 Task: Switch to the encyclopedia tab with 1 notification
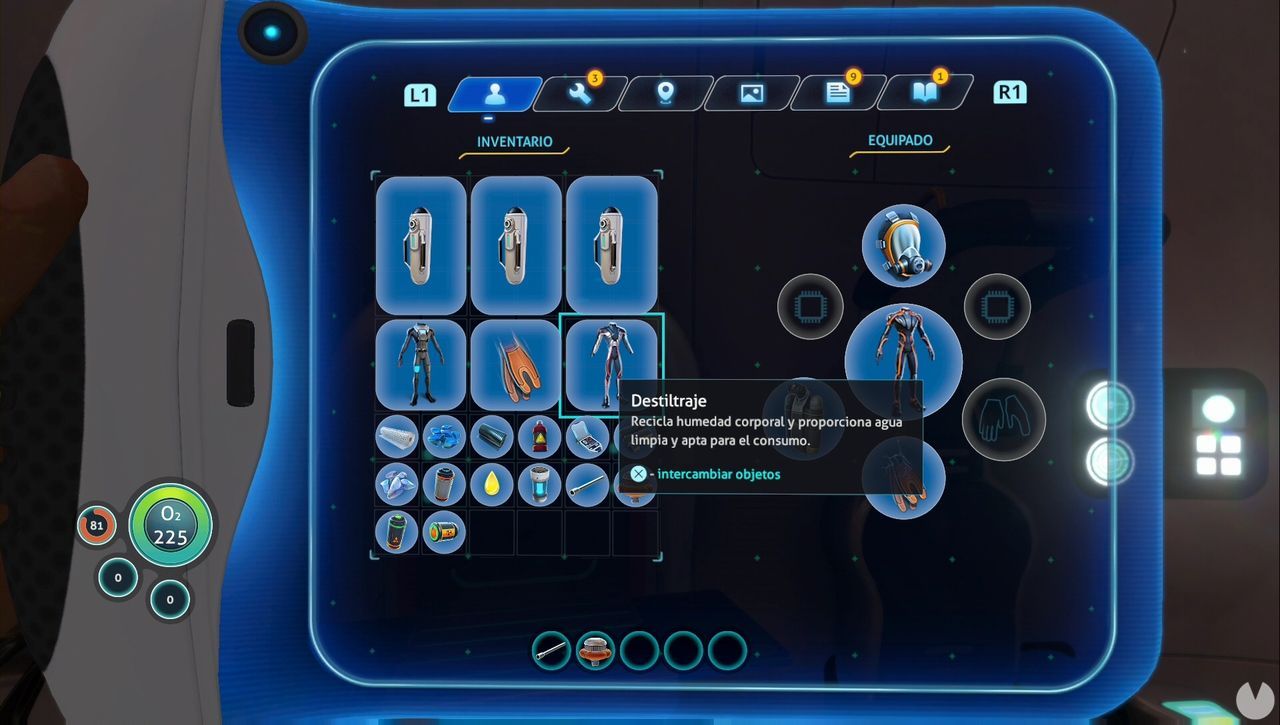[925, 93]
